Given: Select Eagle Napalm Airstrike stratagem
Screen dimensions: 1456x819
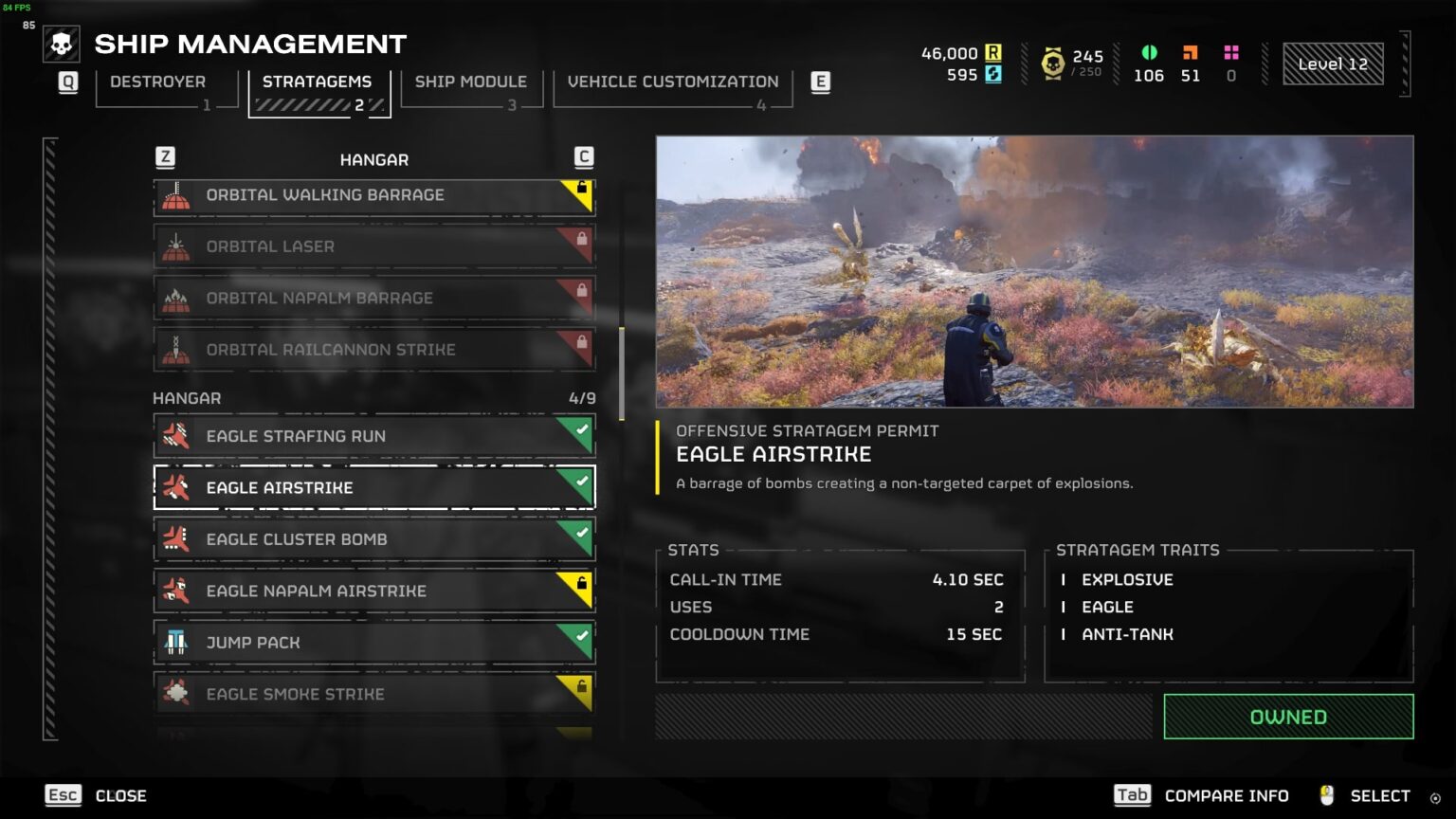Looking at the screenshot, I should (x=373, y=591).
